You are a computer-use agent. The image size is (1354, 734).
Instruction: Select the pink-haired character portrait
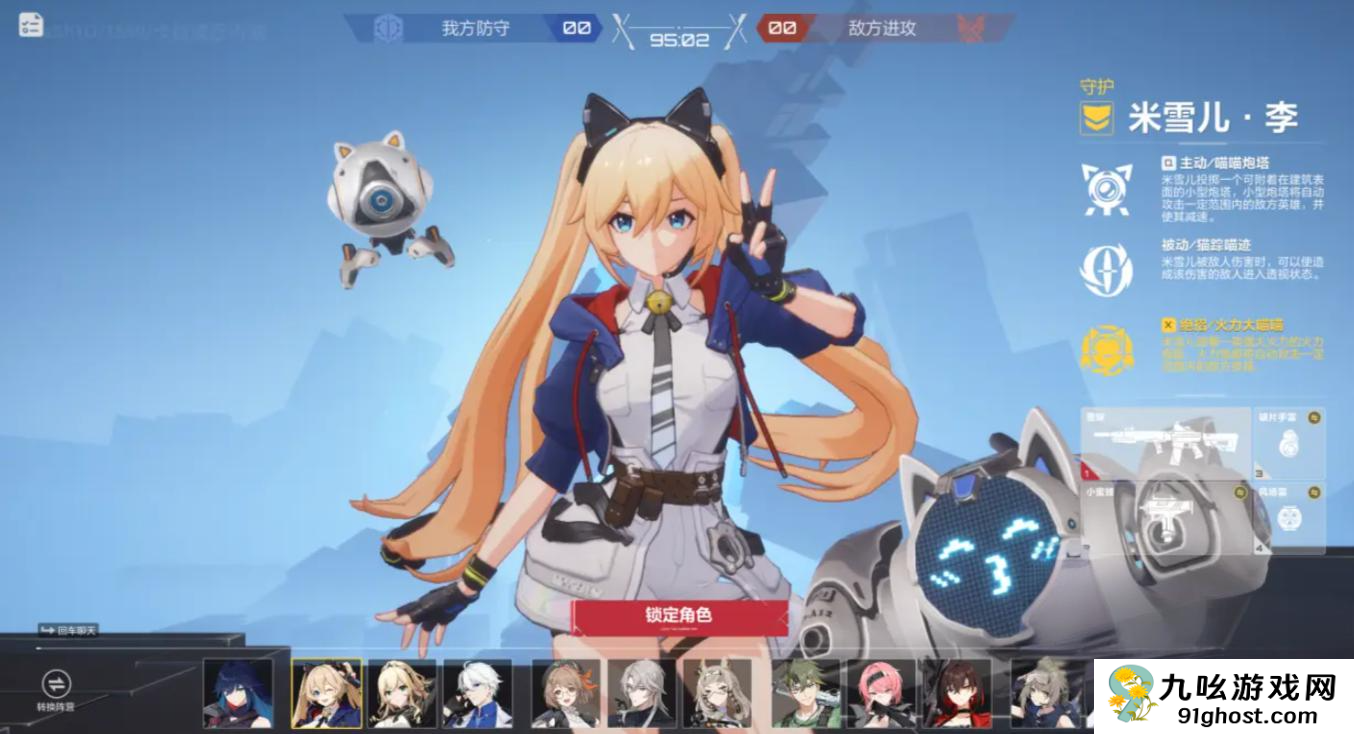pos(881,692)
